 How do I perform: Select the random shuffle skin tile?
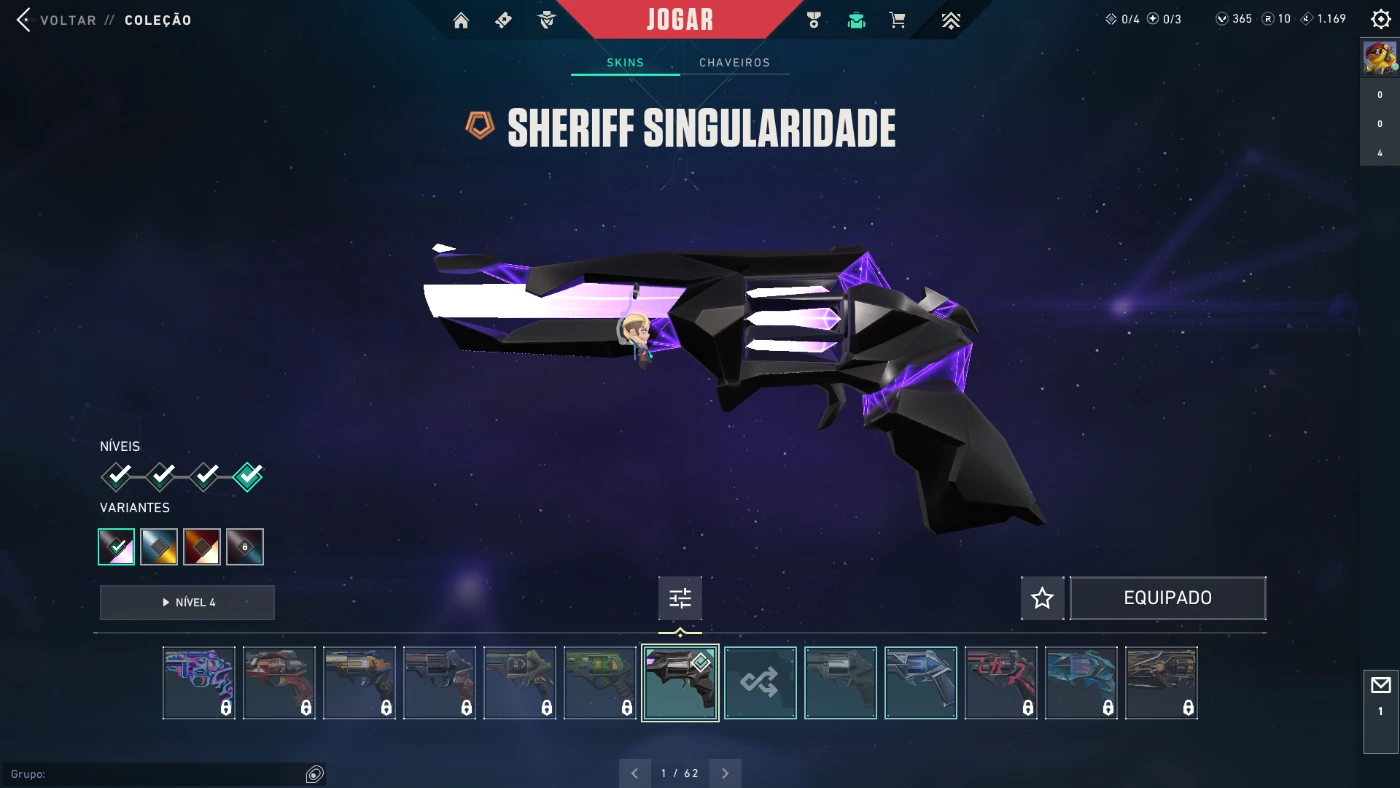click(x=760, y=683)
